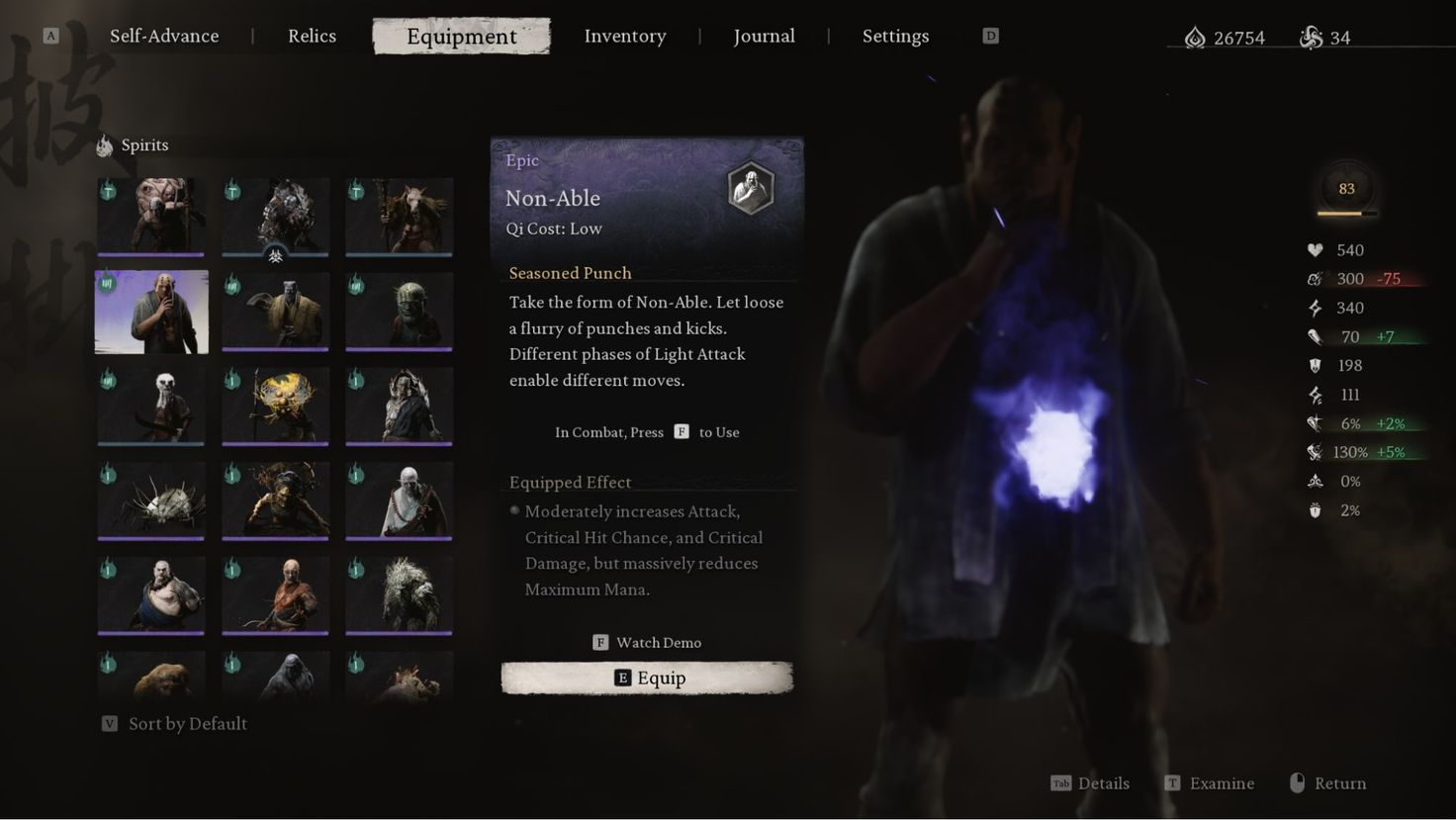Select the pale spider-like spirit
Image resolution: width=1456 pixels, height=820 pixels.
(x=151, y=501)
